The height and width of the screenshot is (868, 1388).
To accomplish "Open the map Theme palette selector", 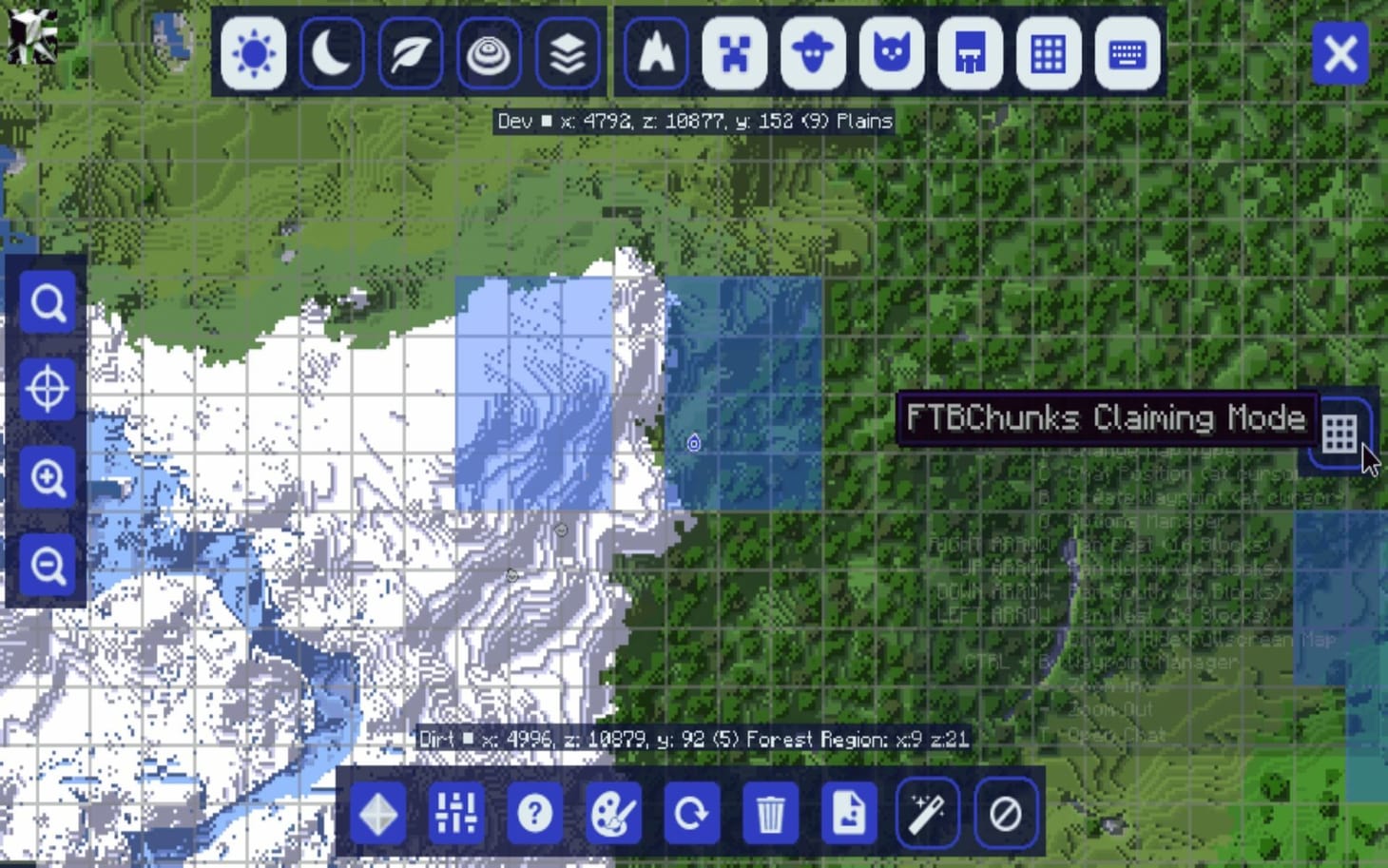I will (x=613, y=813).
